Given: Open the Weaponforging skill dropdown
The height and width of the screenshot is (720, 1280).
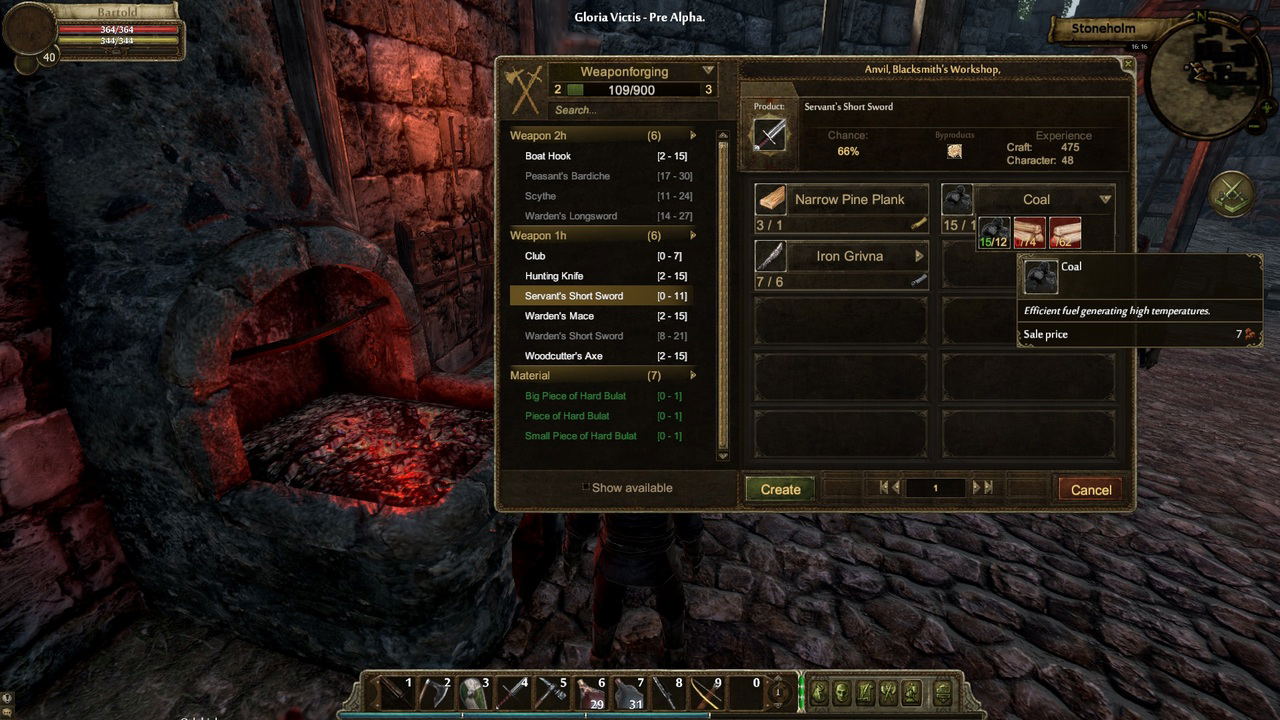Looking at the screenshot, I should click(x=708, y=71).
